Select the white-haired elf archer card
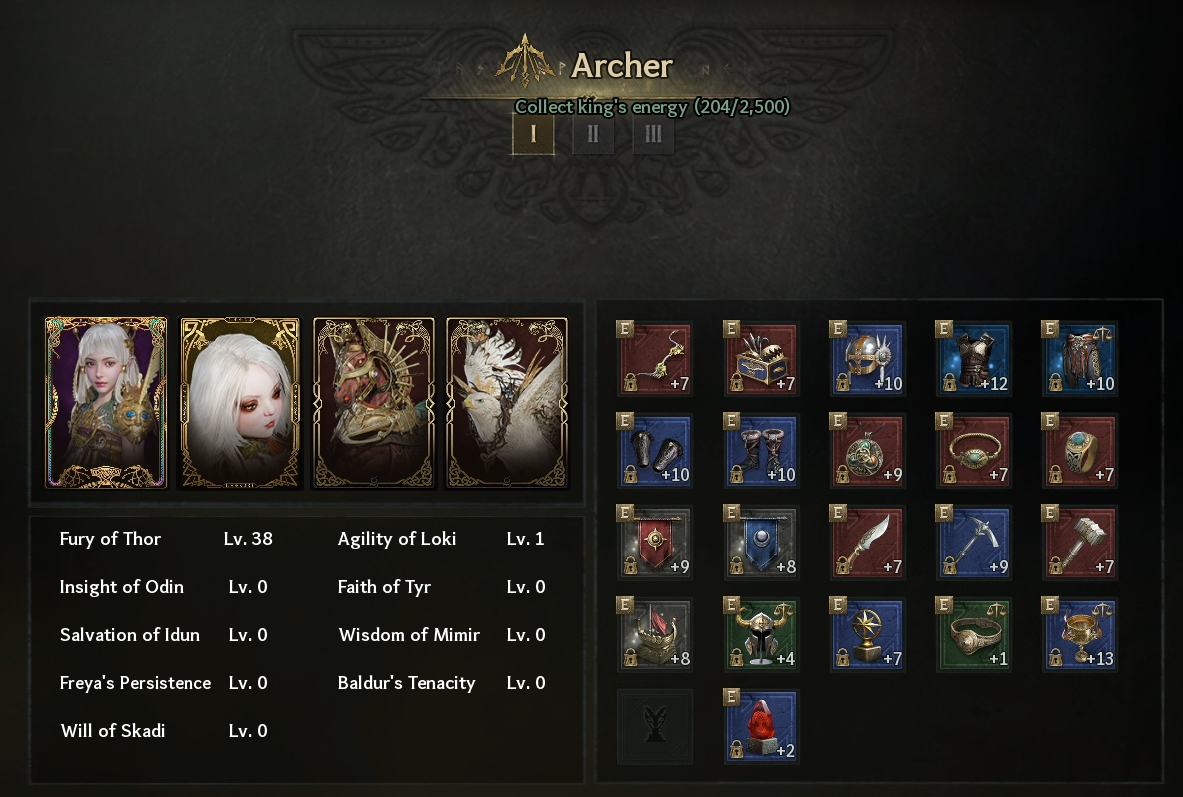The width and height of the screenshot is (1183, 797). click(106, 402)
